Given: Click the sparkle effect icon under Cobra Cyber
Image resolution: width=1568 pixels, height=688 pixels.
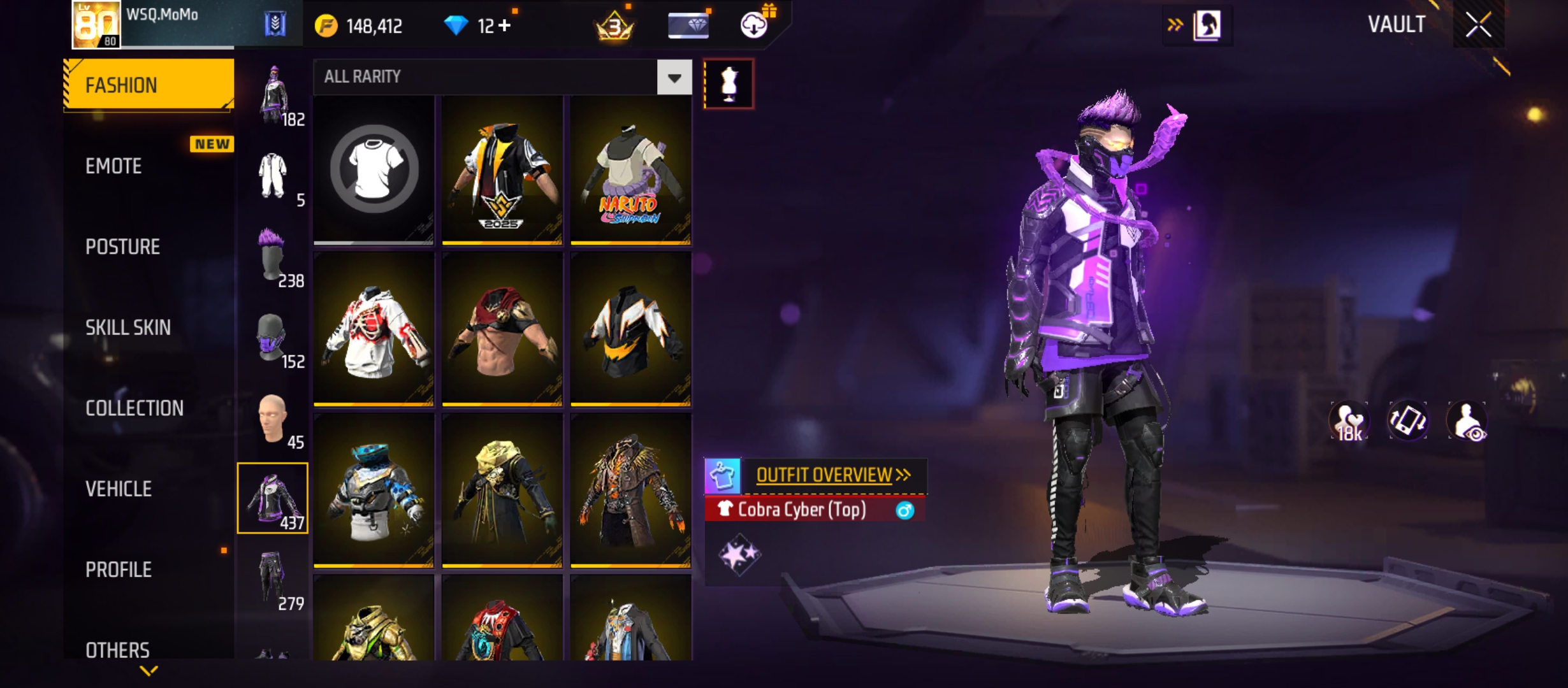Looking at the screenshot, I should coord(739,554).
